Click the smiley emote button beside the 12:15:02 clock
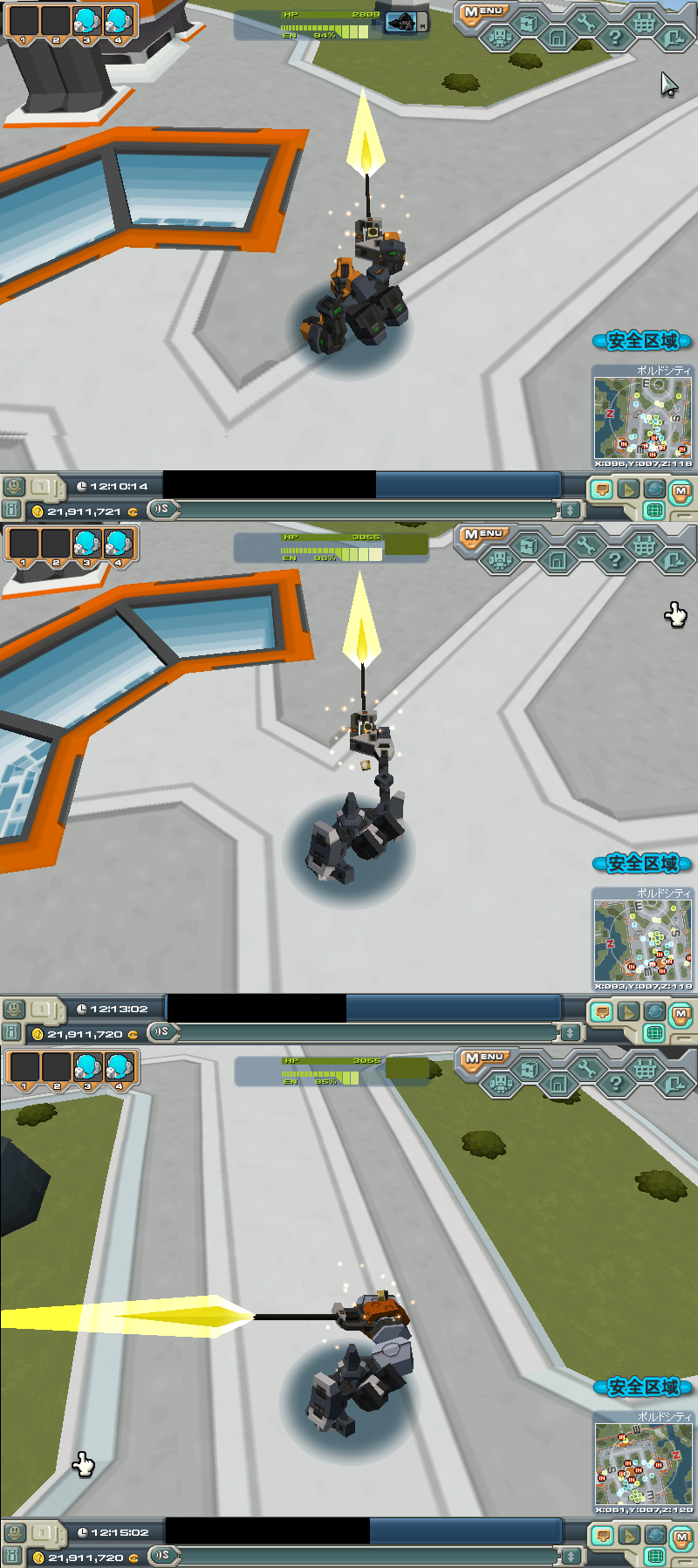The width and height of the screenshot is (698, 1568). (x=13, y=1532)
